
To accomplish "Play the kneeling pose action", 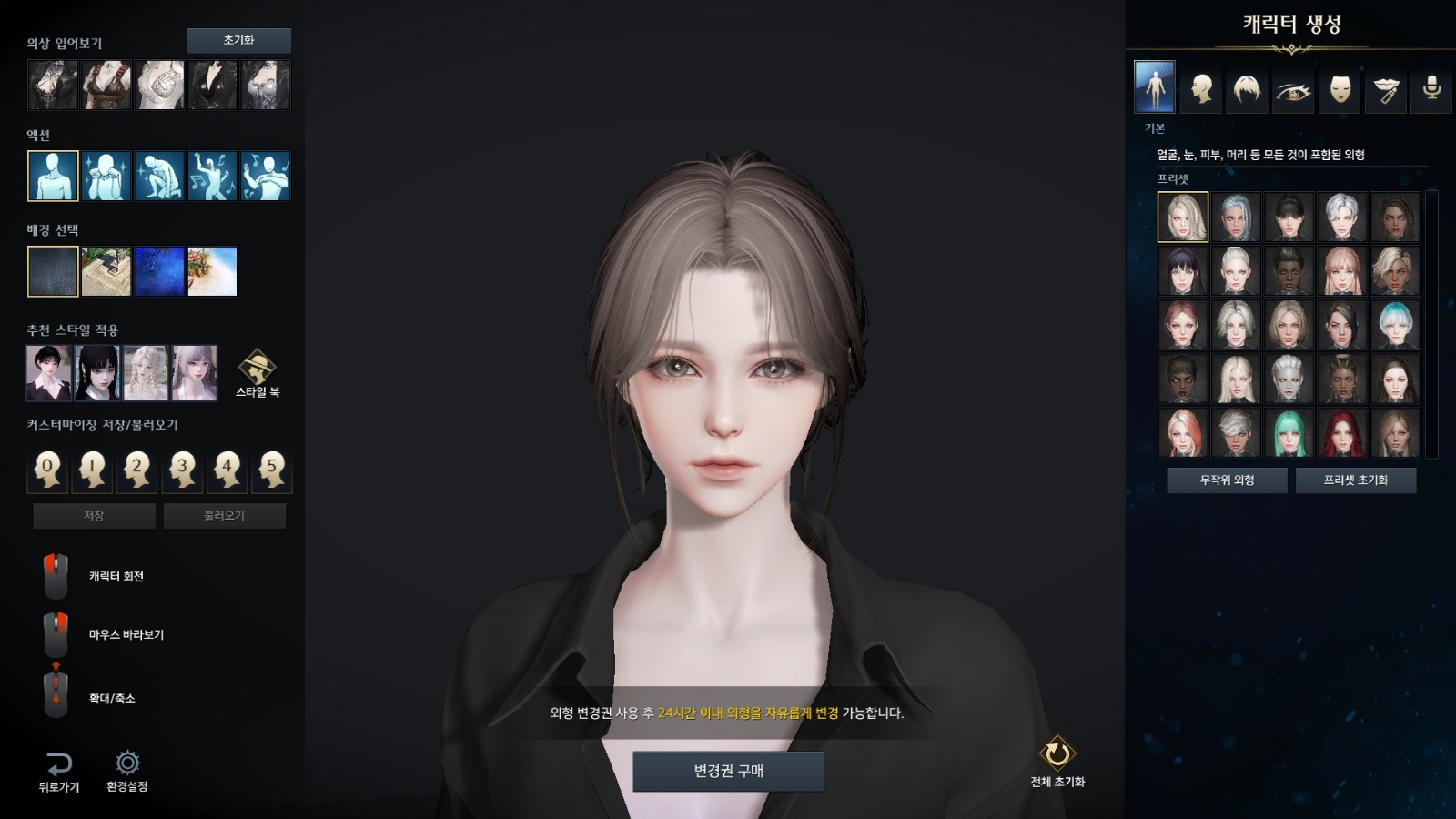I will [159, 176].
